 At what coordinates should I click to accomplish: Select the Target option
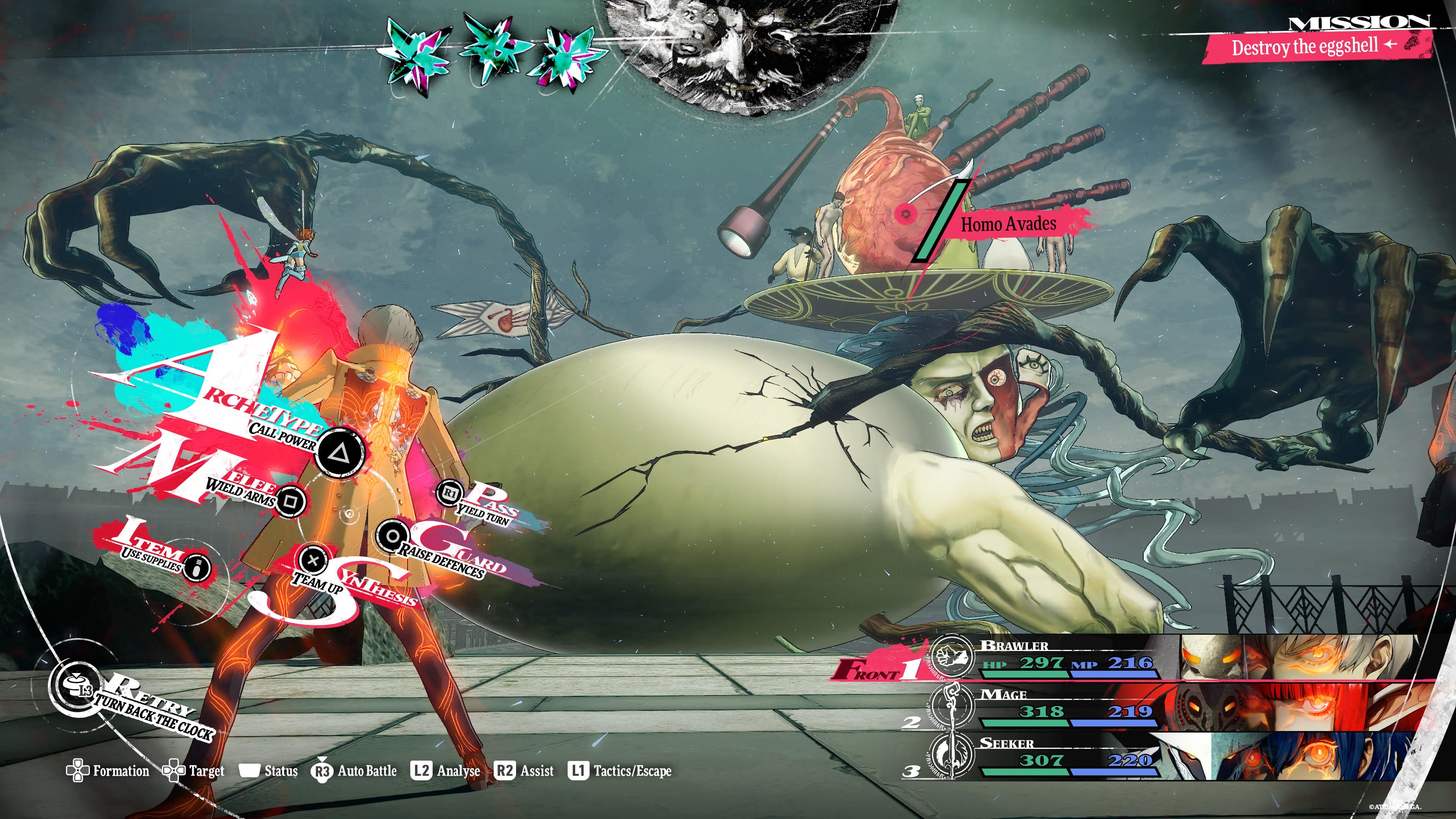[194, 771]
